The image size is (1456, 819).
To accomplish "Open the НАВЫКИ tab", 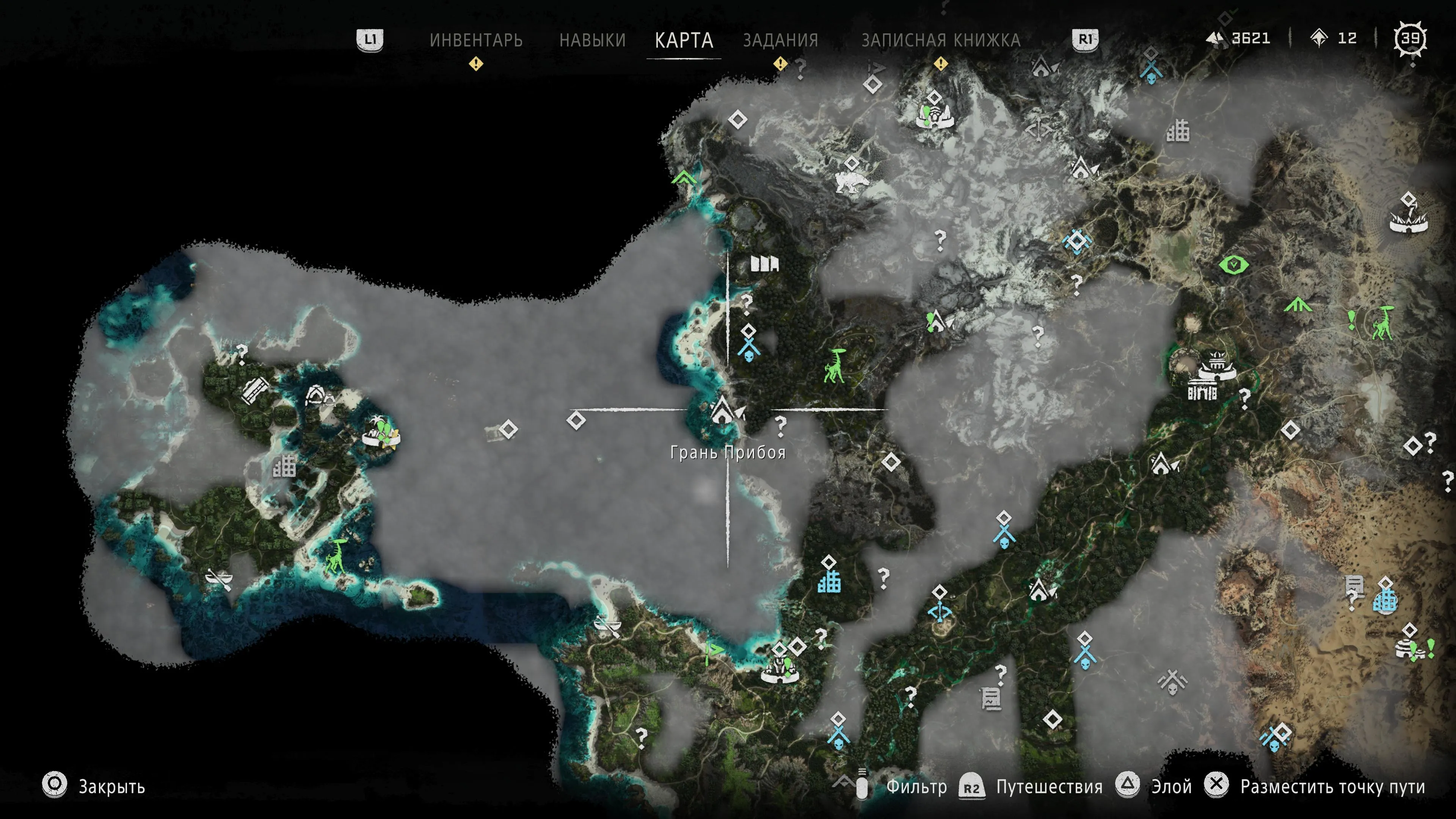I will tap(592, 40).
